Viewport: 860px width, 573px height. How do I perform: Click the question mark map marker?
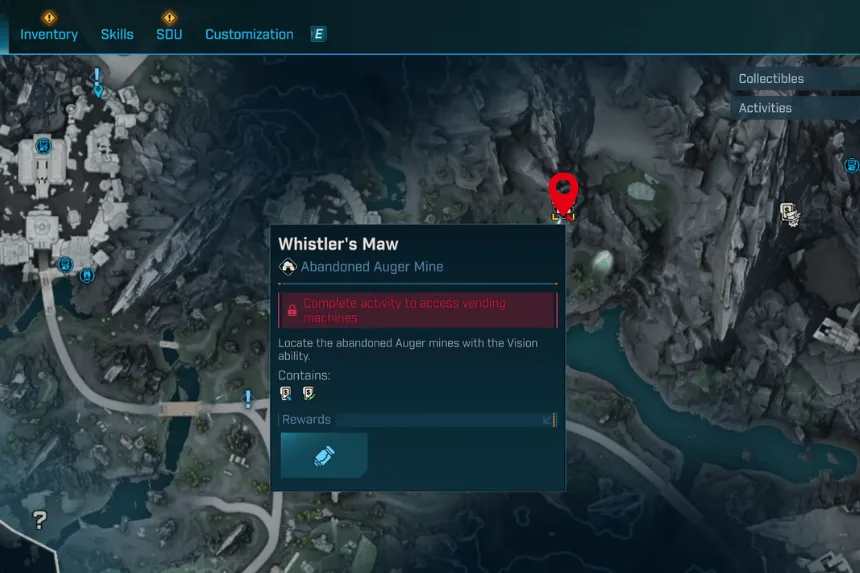(x=40, y=519)
